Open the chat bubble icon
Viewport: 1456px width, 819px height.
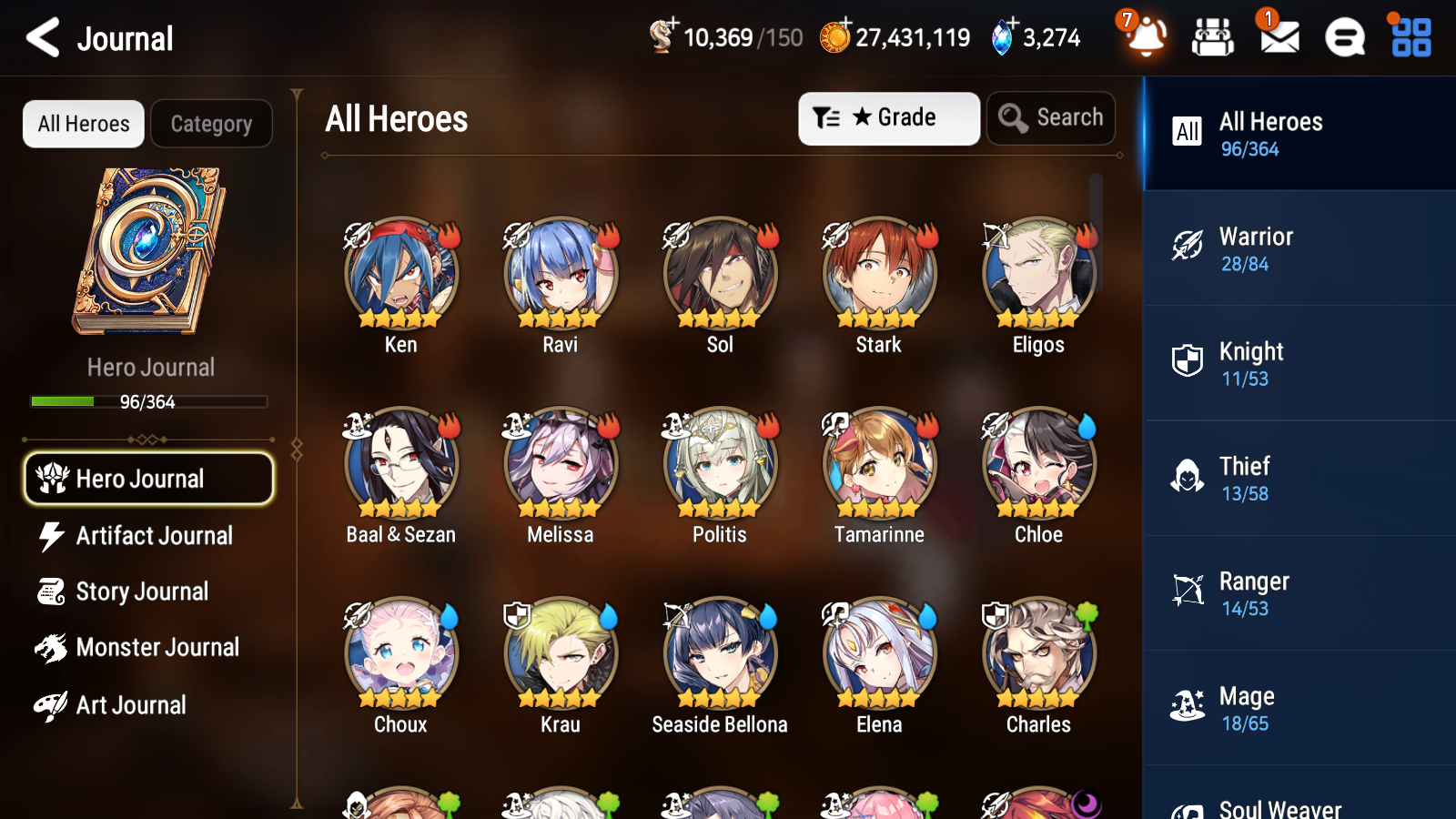pyautogui.click(x=1343, y=38)
